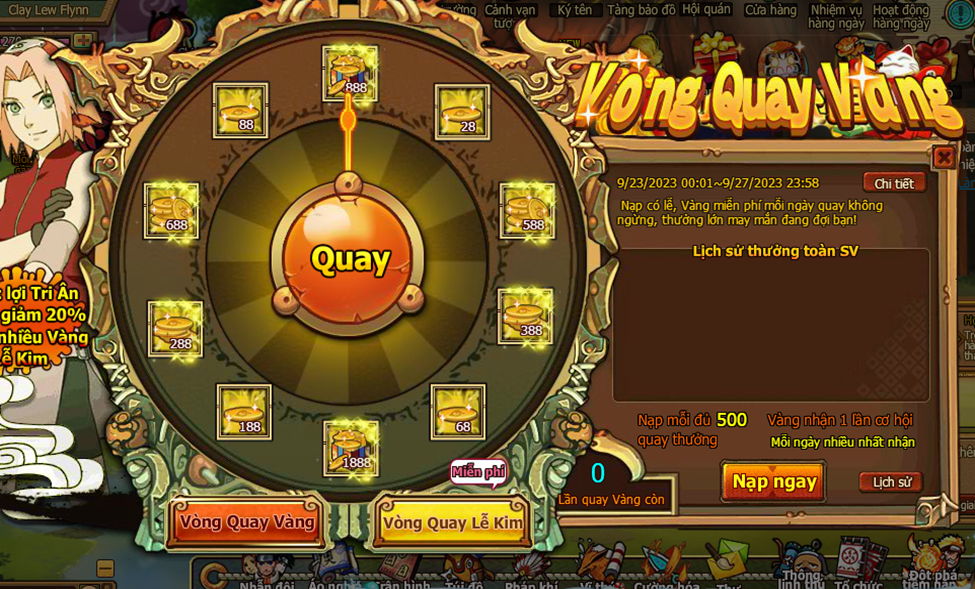Select the 688 gold prize slot

tap(172, 210)
